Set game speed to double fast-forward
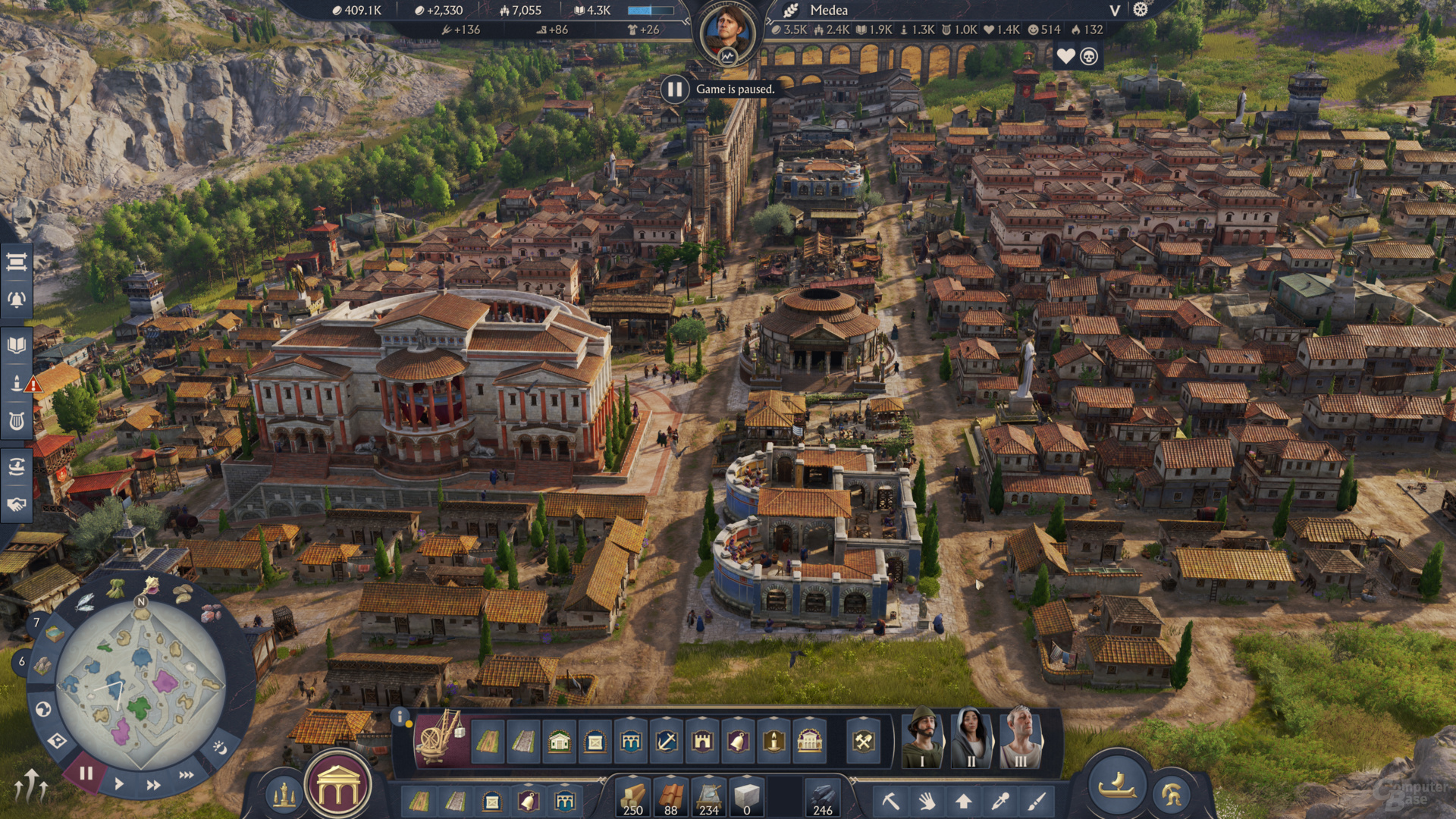 point(153,785)
